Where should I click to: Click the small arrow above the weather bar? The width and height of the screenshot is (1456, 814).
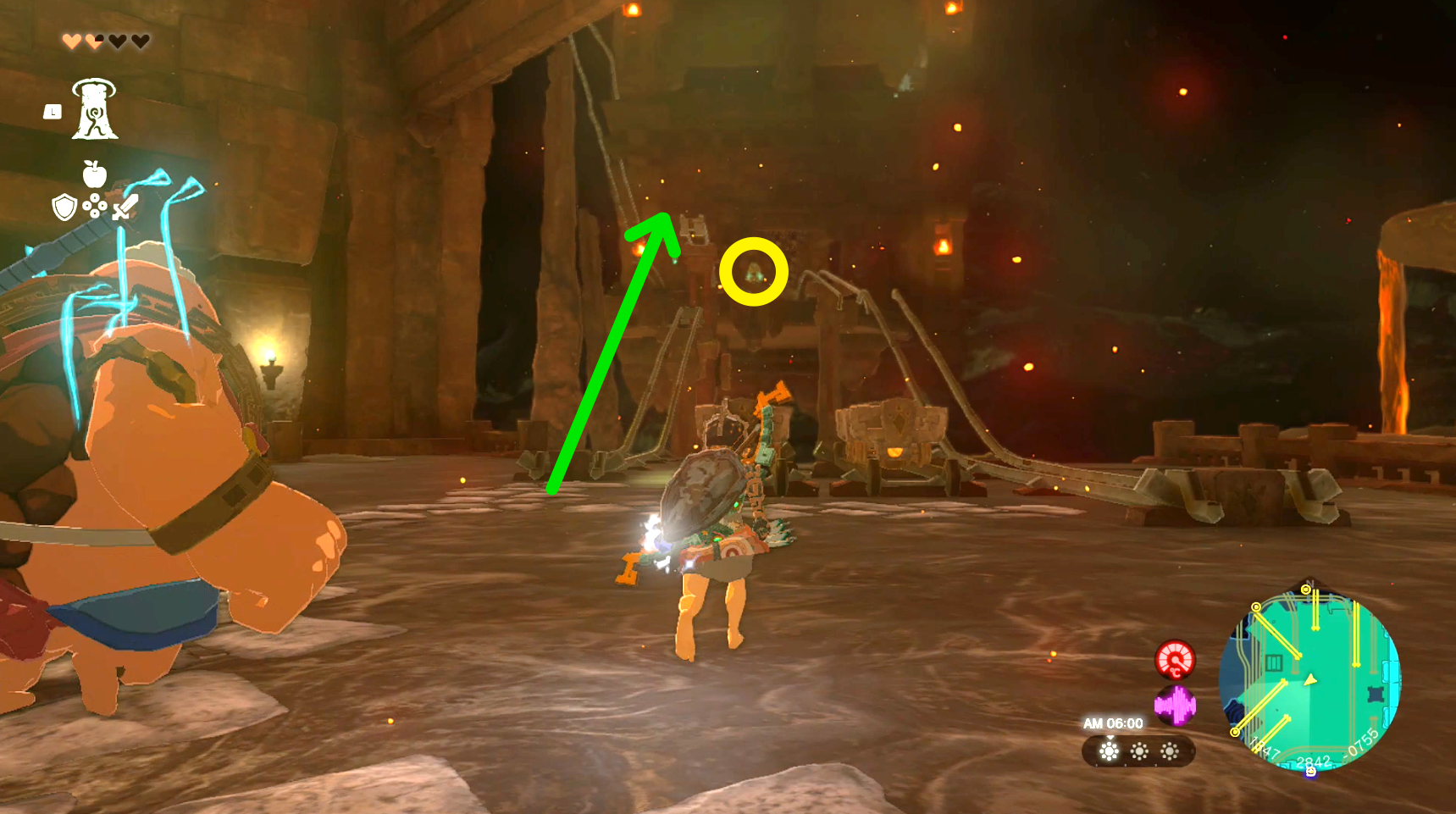pyautogui.click(x=1110, y=739)
